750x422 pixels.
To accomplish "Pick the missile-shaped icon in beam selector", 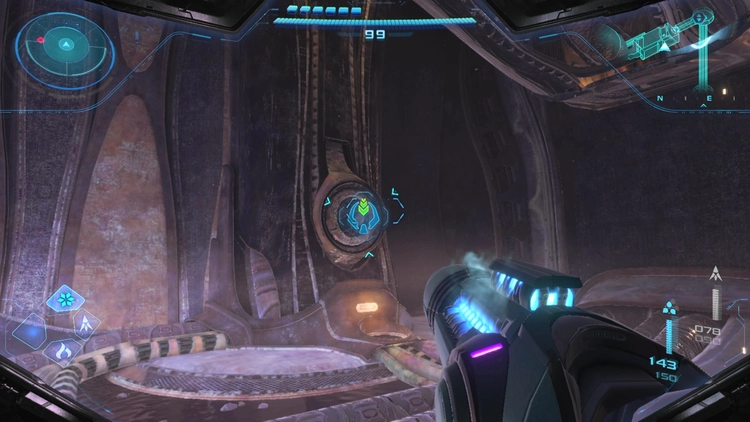I will point(87,323).
